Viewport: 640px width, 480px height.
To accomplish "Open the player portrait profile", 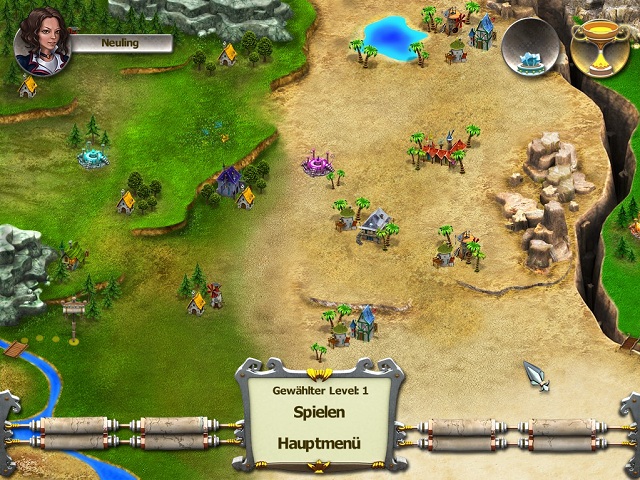I will (x=43, y=40).
